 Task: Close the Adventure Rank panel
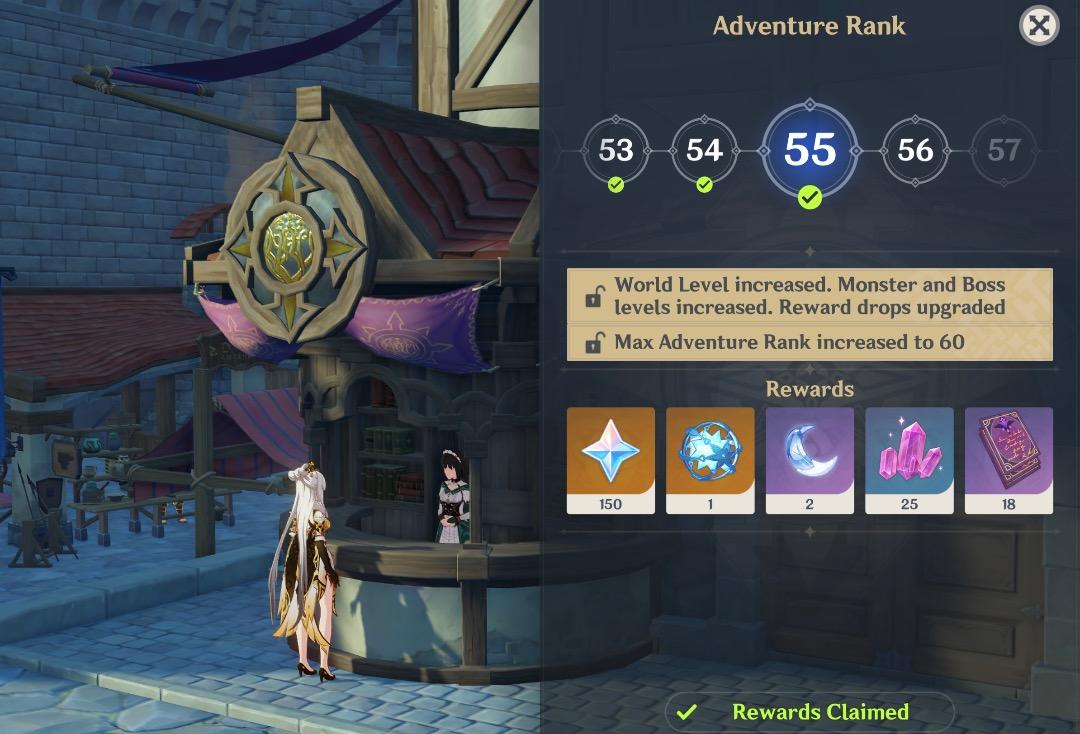pyautogui.click(x=1039, y=25)
